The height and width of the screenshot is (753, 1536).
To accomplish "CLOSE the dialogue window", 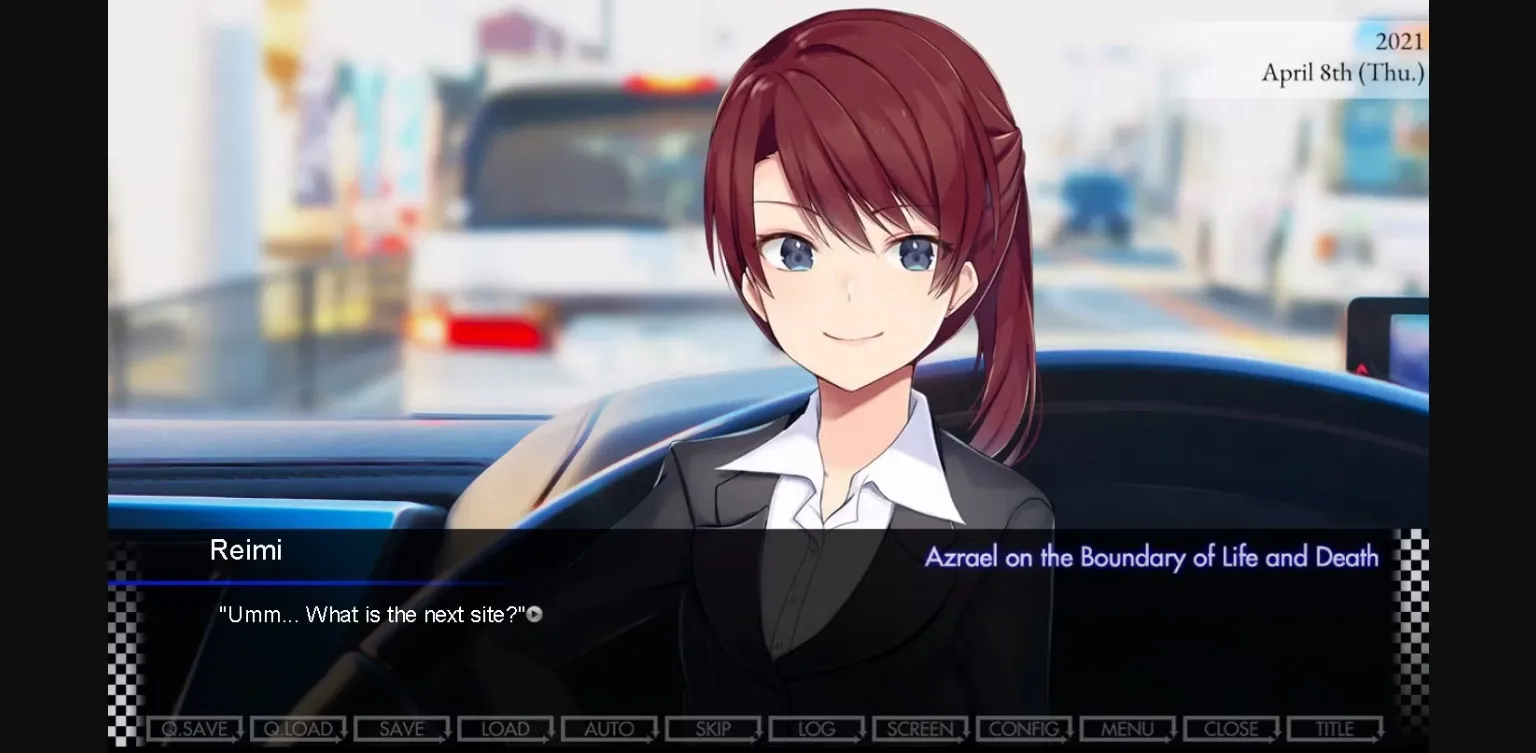I will pyautogui.click(x=1230, y=728).
